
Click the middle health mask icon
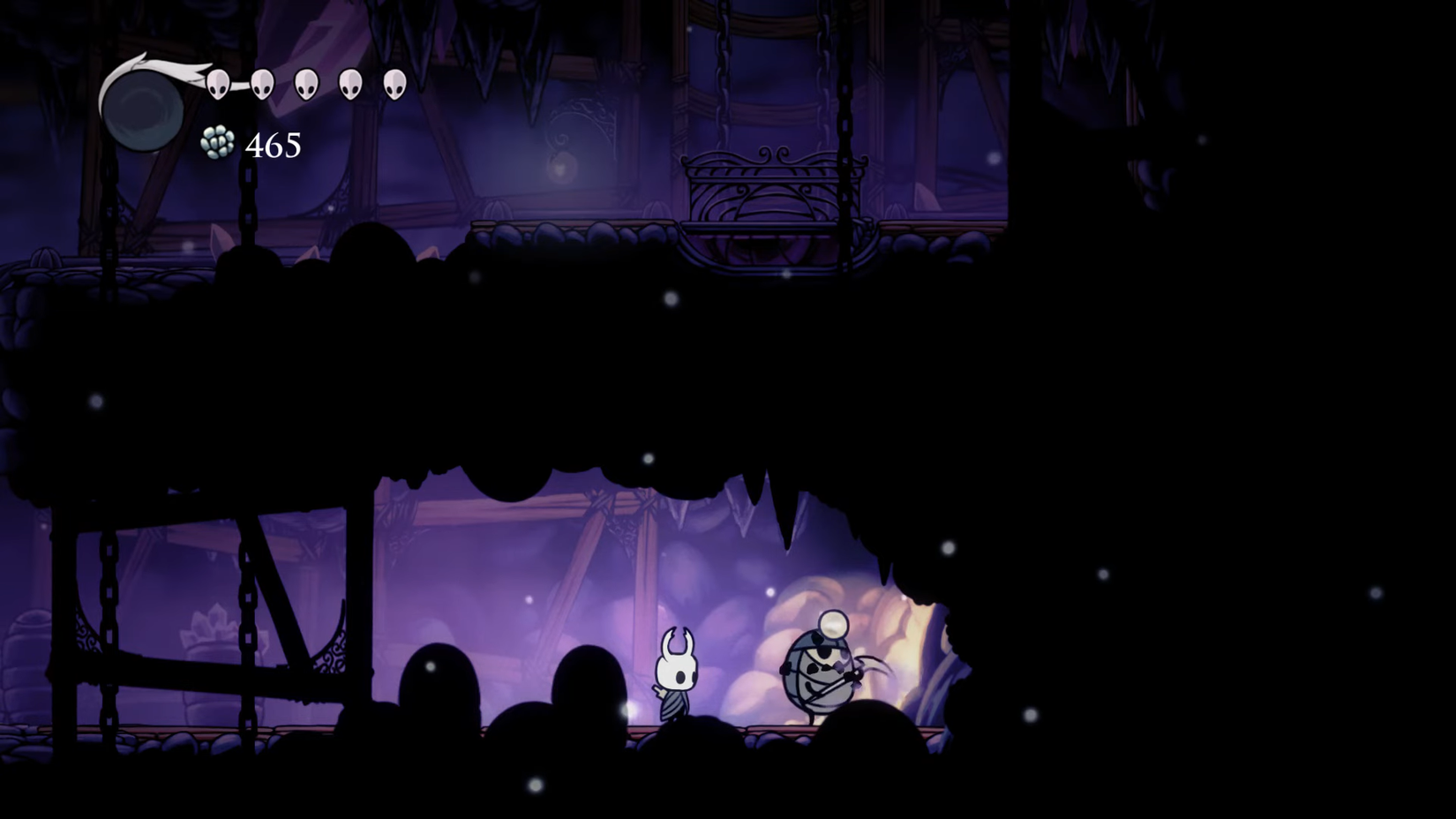[x=306, y=84]
